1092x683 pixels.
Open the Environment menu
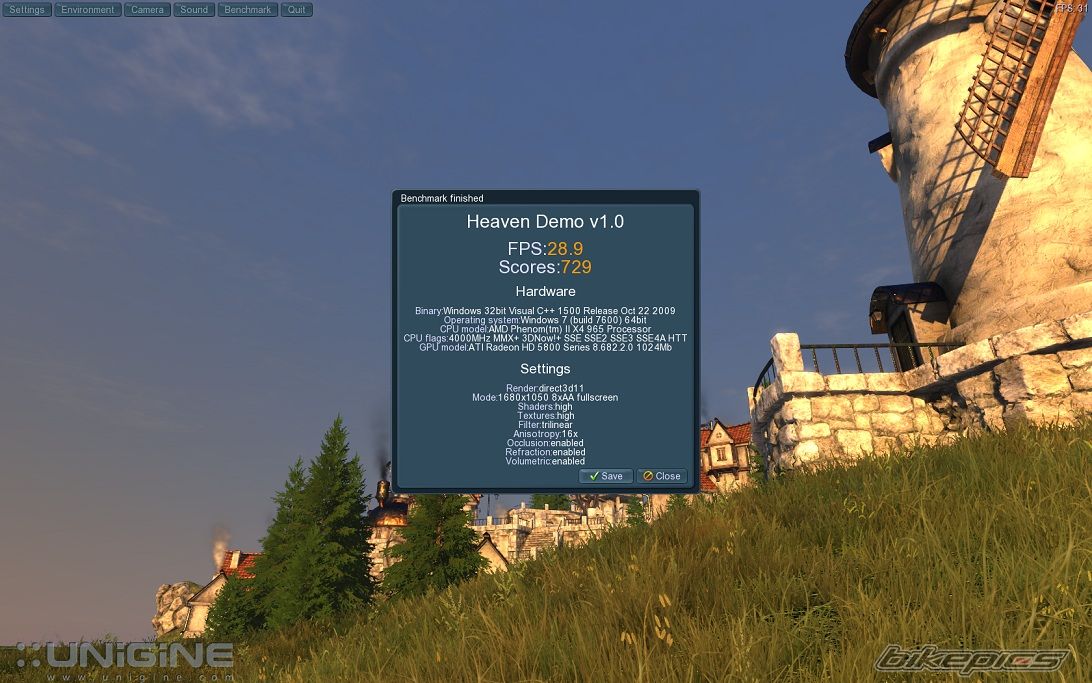[88, 10]
